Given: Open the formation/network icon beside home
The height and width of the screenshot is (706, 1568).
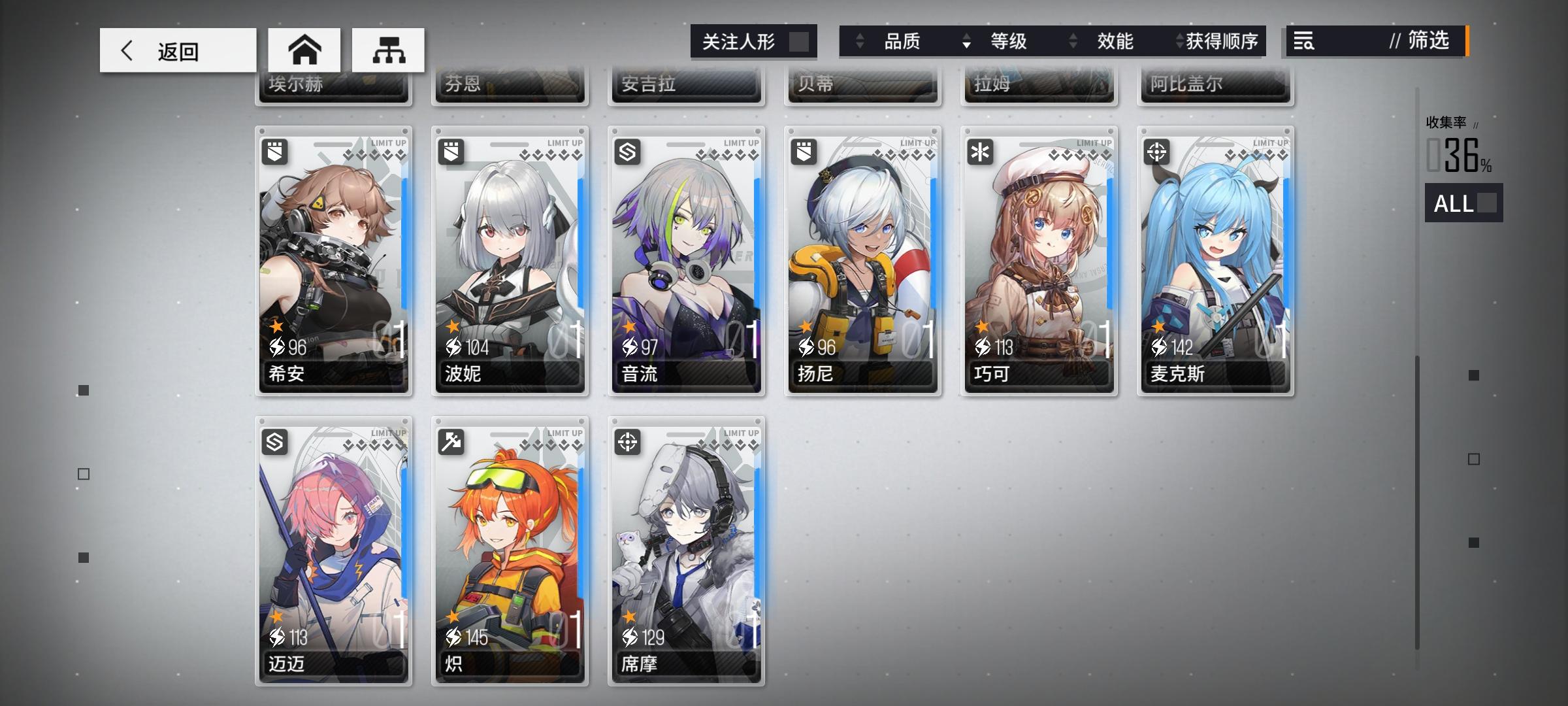Looking at the screenshot, I should coord(389,50).
